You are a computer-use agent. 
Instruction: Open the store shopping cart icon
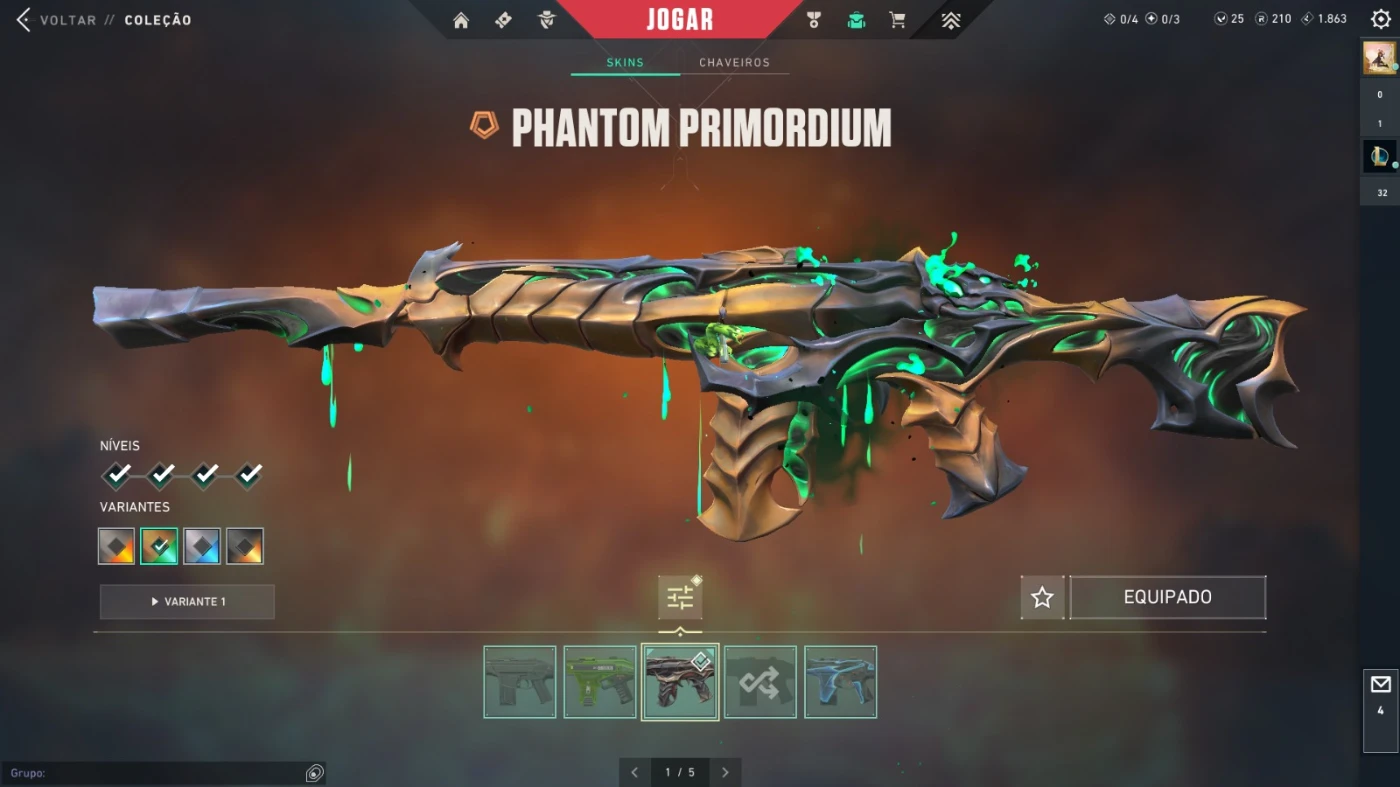[897, 20]
